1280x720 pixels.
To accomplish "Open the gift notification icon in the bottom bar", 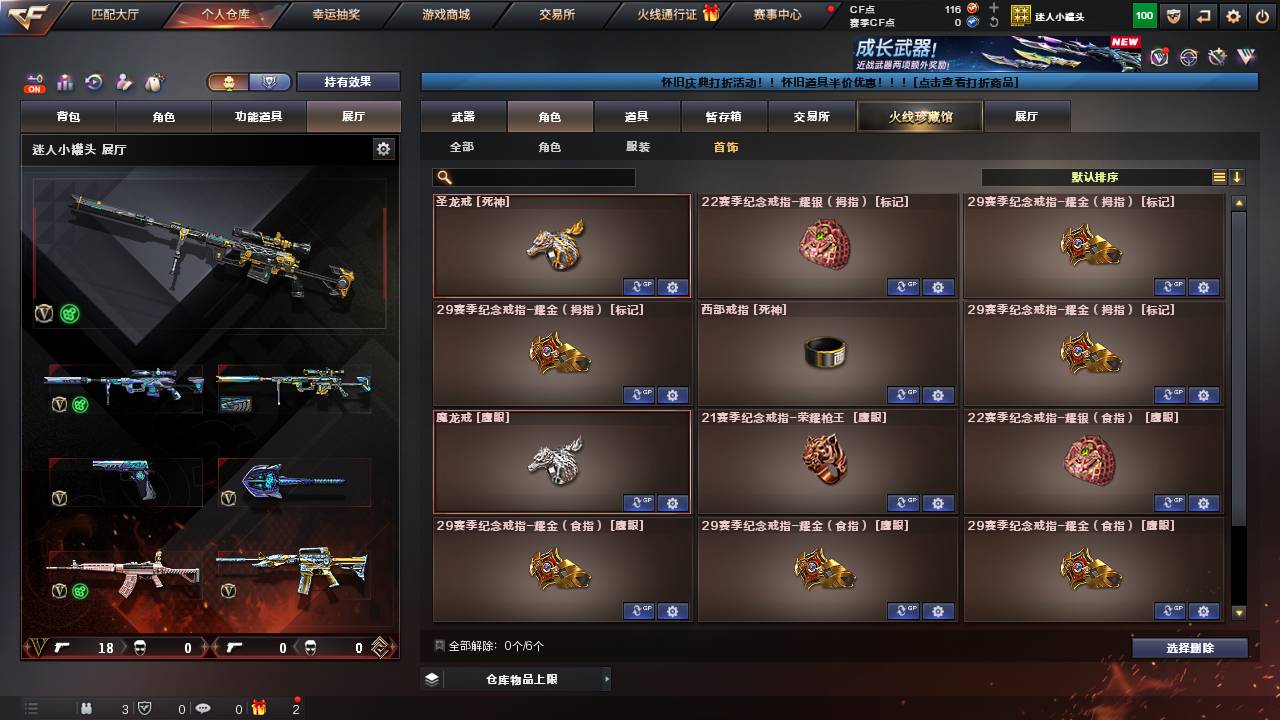I will click(260, 708).
